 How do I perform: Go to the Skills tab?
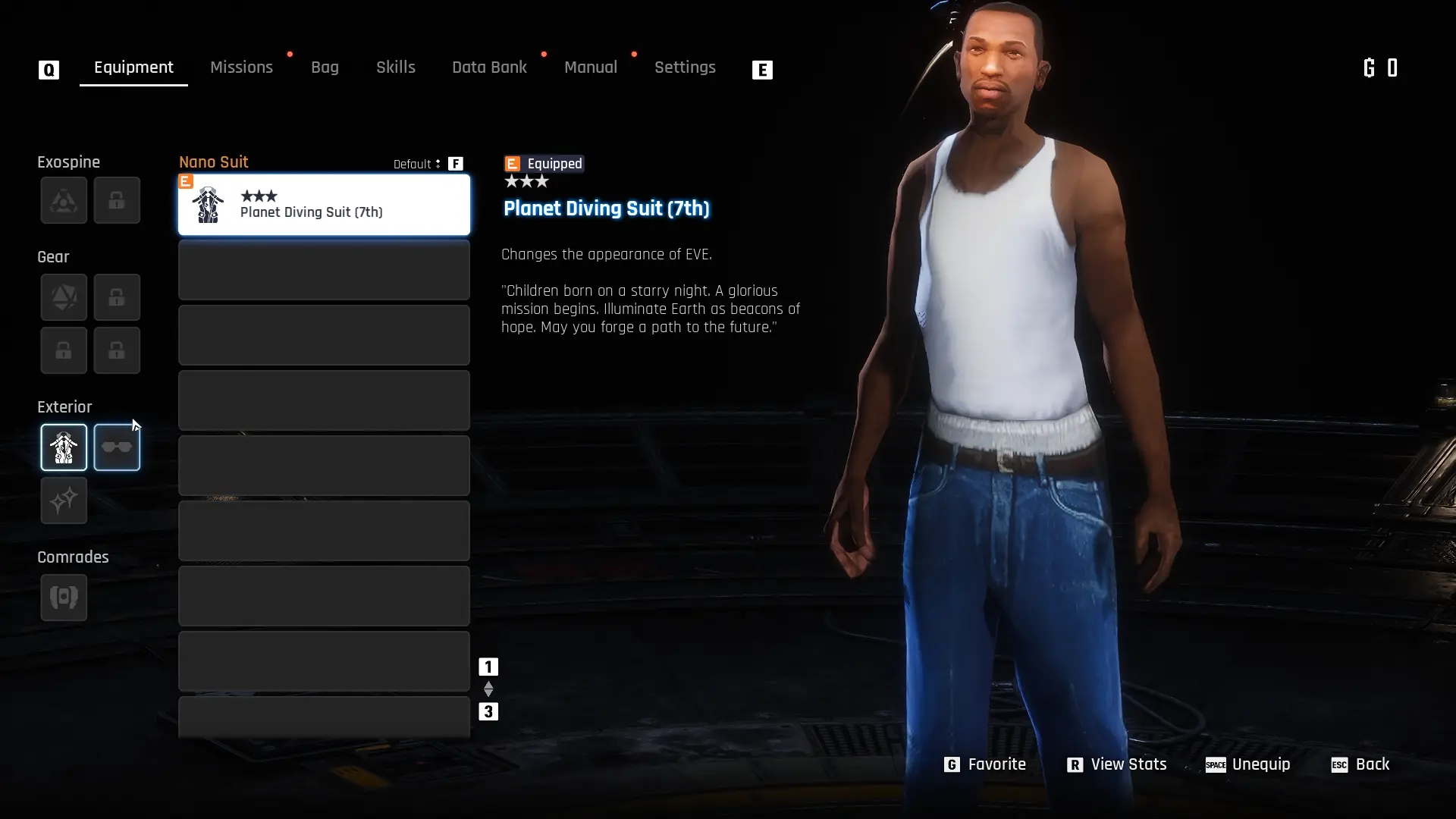[395, 67]
